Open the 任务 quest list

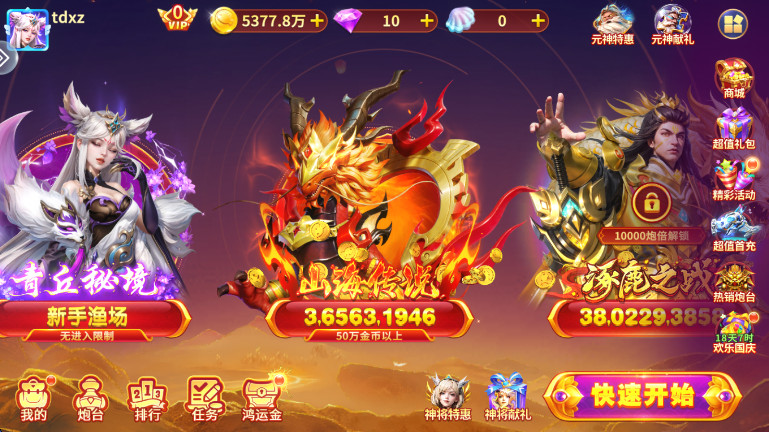tap(204, 398)
